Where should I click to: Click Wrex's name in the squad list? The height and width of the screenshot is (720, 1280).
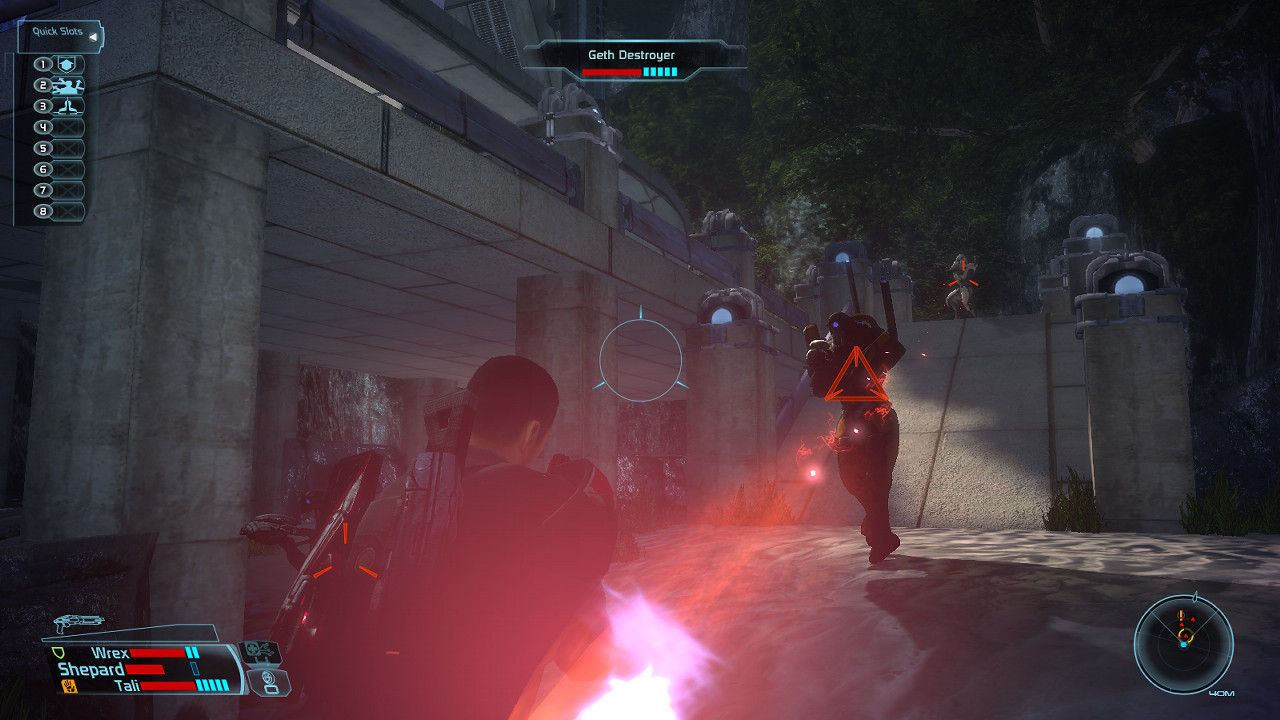pyautogui.click(x=111, y=653)
